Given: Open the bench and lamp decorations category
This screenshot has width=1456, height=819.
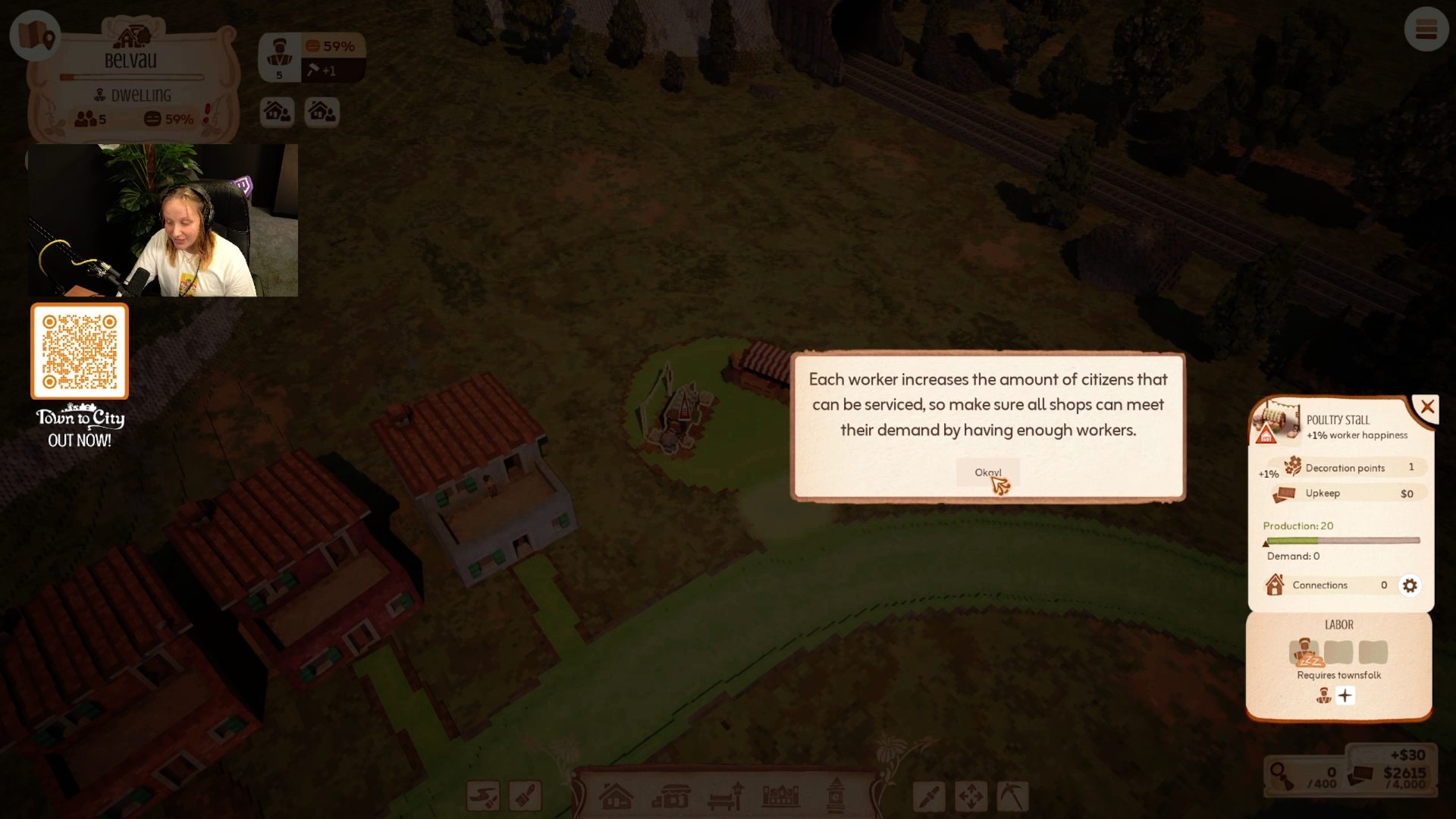Looking at the screenshot, I should (726, 797).
